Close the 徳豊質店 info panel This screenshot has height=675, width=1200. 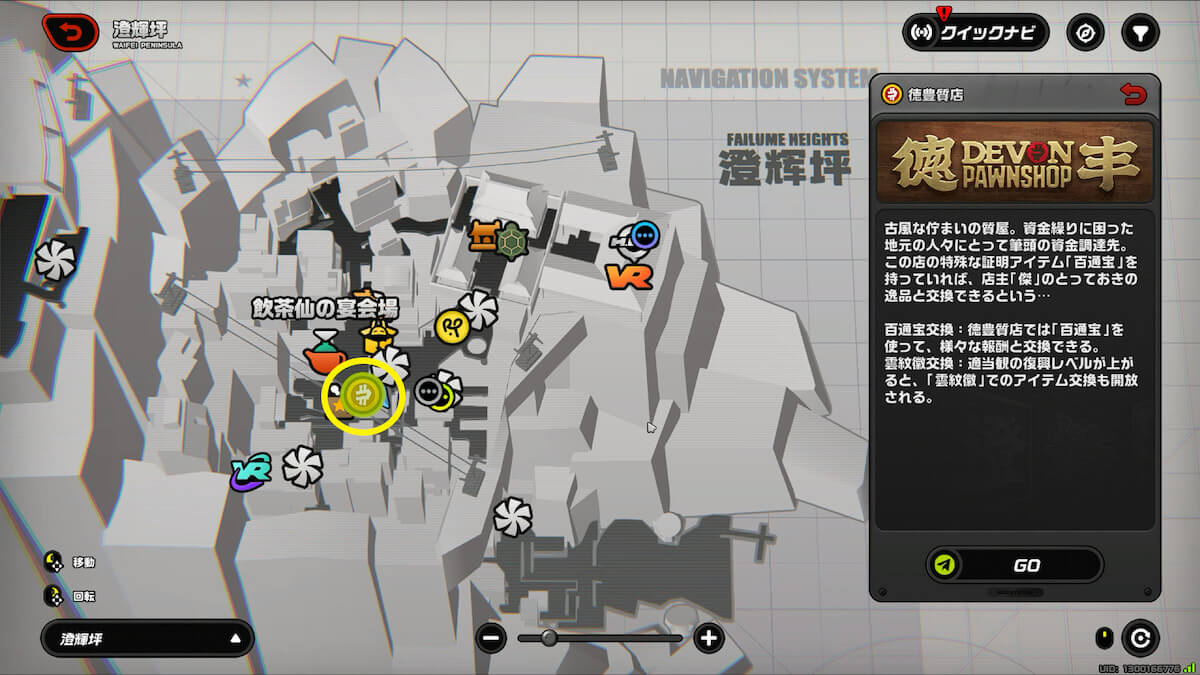click(1132, 94)
